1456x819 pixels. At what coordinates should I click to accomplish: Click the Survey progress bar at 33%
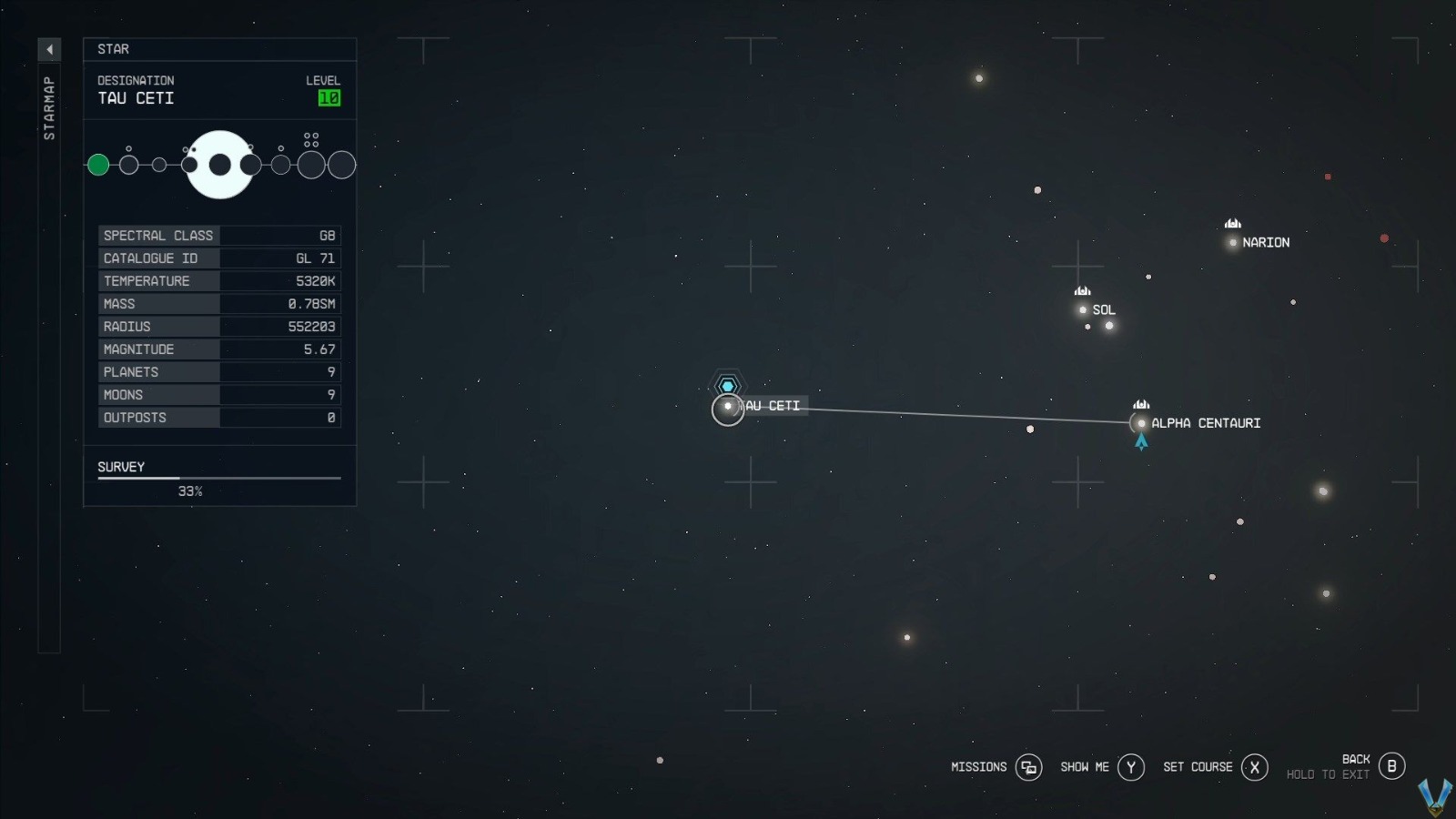[218, 477]
